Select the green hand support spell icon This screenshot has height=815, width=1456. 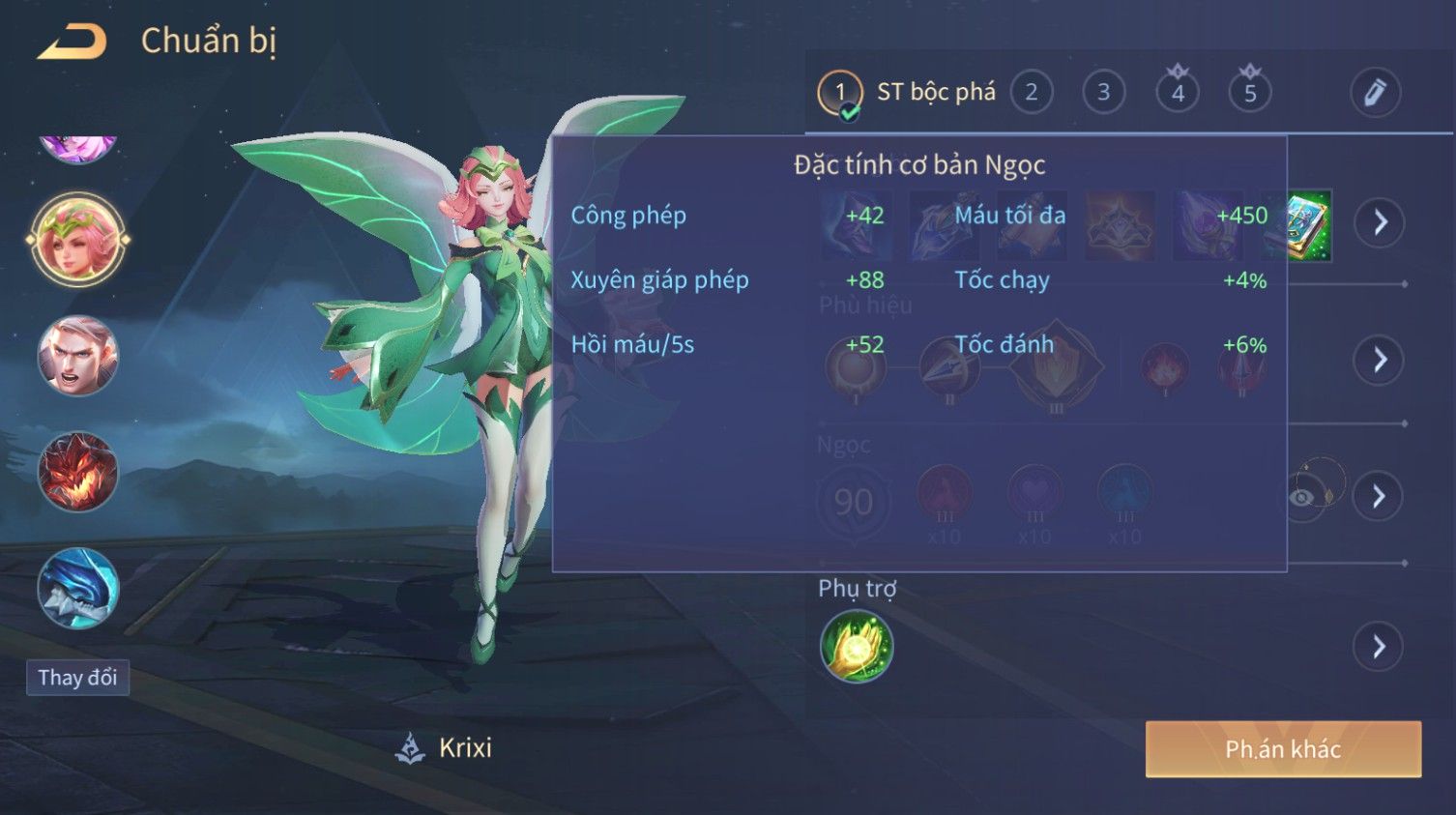(856, 647)
